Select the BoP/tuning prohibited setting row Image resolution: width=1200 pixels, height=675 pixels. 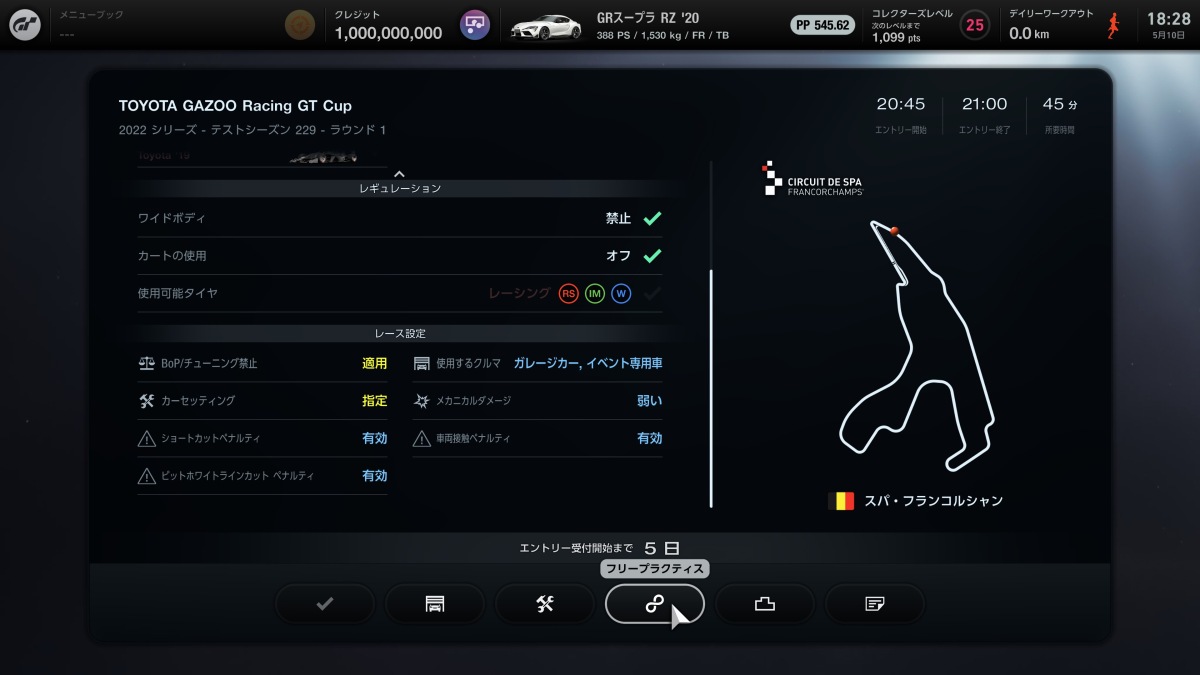coord(262,364)
